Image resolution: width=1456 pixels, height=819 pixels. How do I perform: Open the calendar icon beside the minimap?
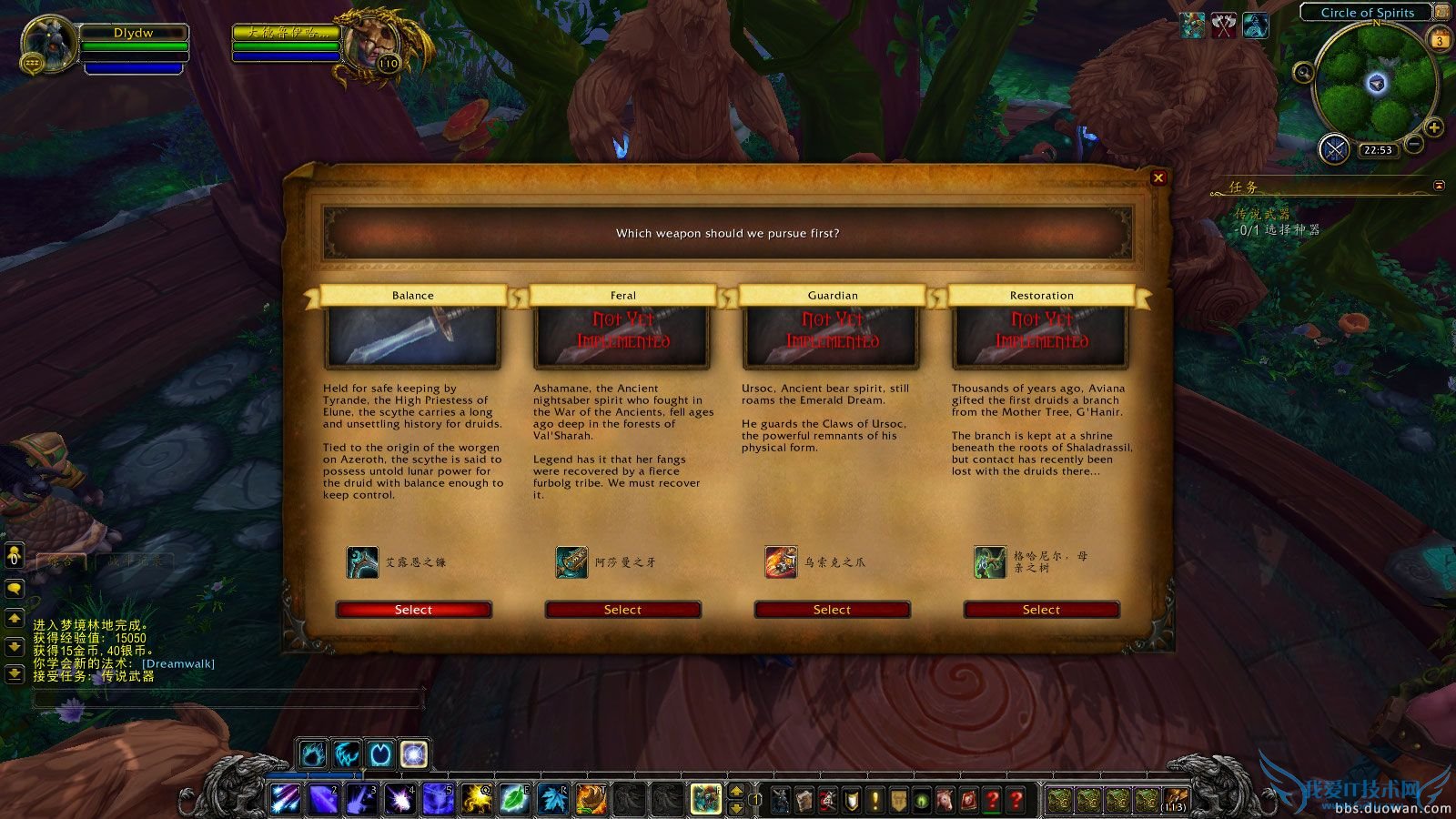pyautogui.click(x=1440, y=39)
